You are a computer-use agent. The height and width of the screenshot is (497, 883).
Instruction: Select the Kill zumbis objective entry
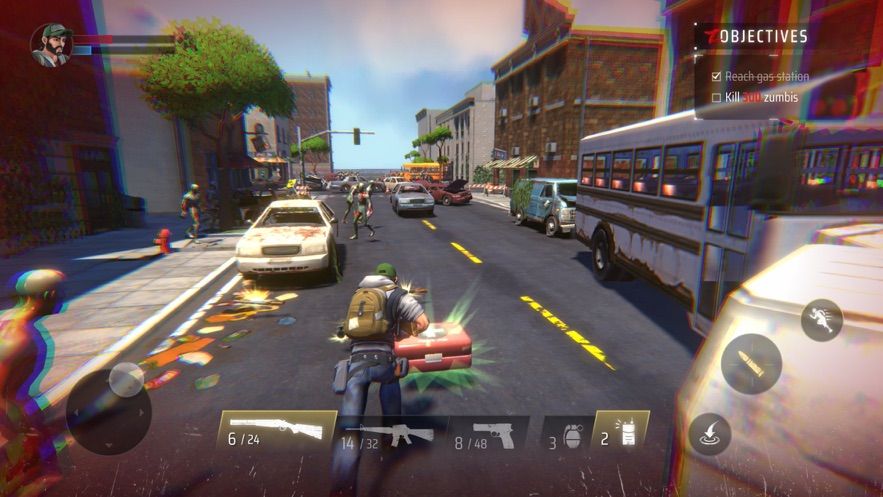(x=760, y=97)
